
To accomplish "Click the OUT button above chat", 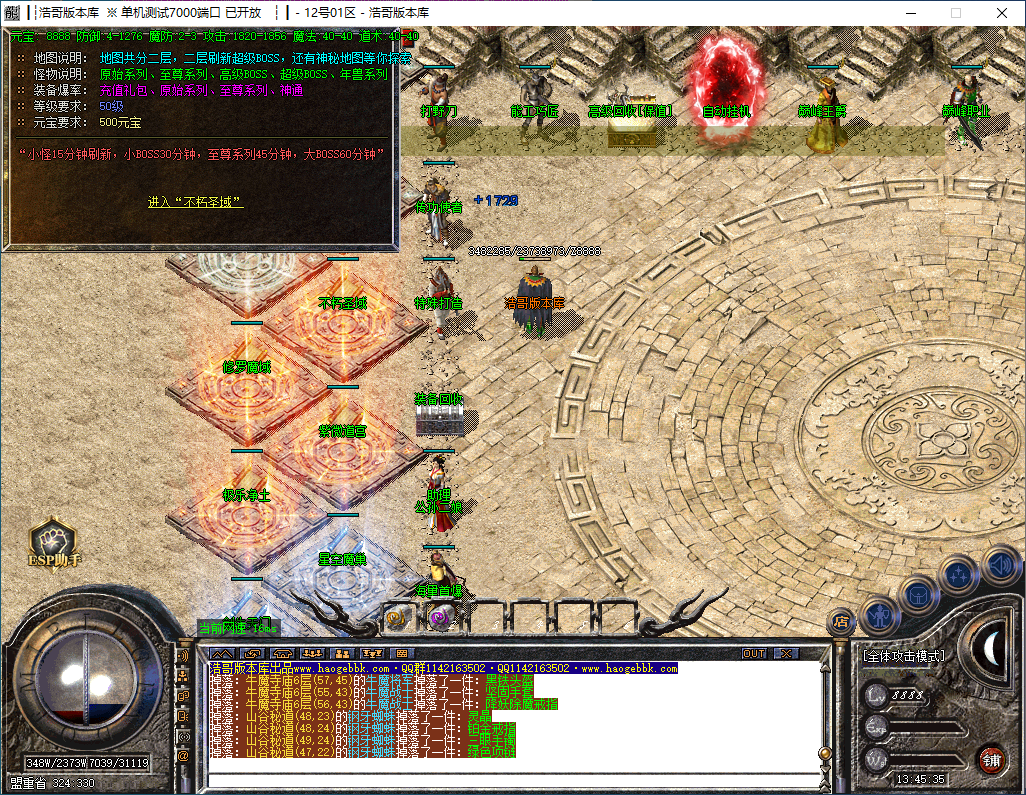I will point(754,654).
